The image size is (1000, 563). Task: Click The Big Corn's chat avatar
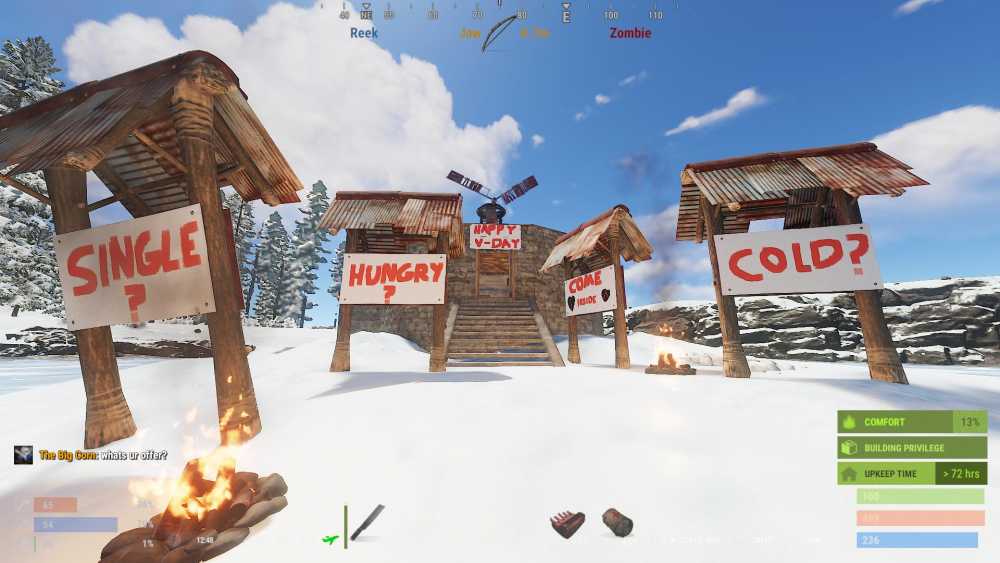[24, 455]
